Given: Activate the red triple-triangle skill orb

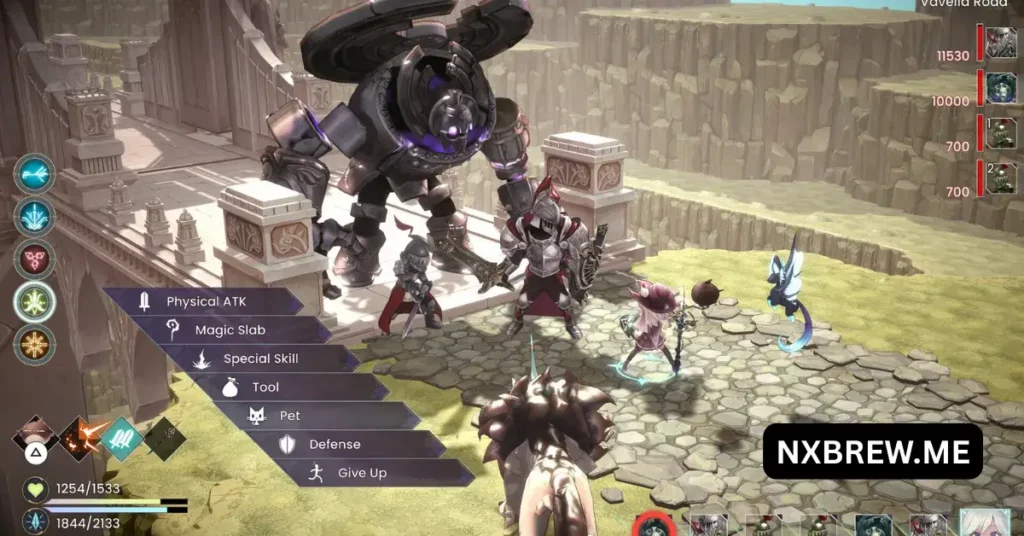Looking at the screenshot, I should click(34, 259).
